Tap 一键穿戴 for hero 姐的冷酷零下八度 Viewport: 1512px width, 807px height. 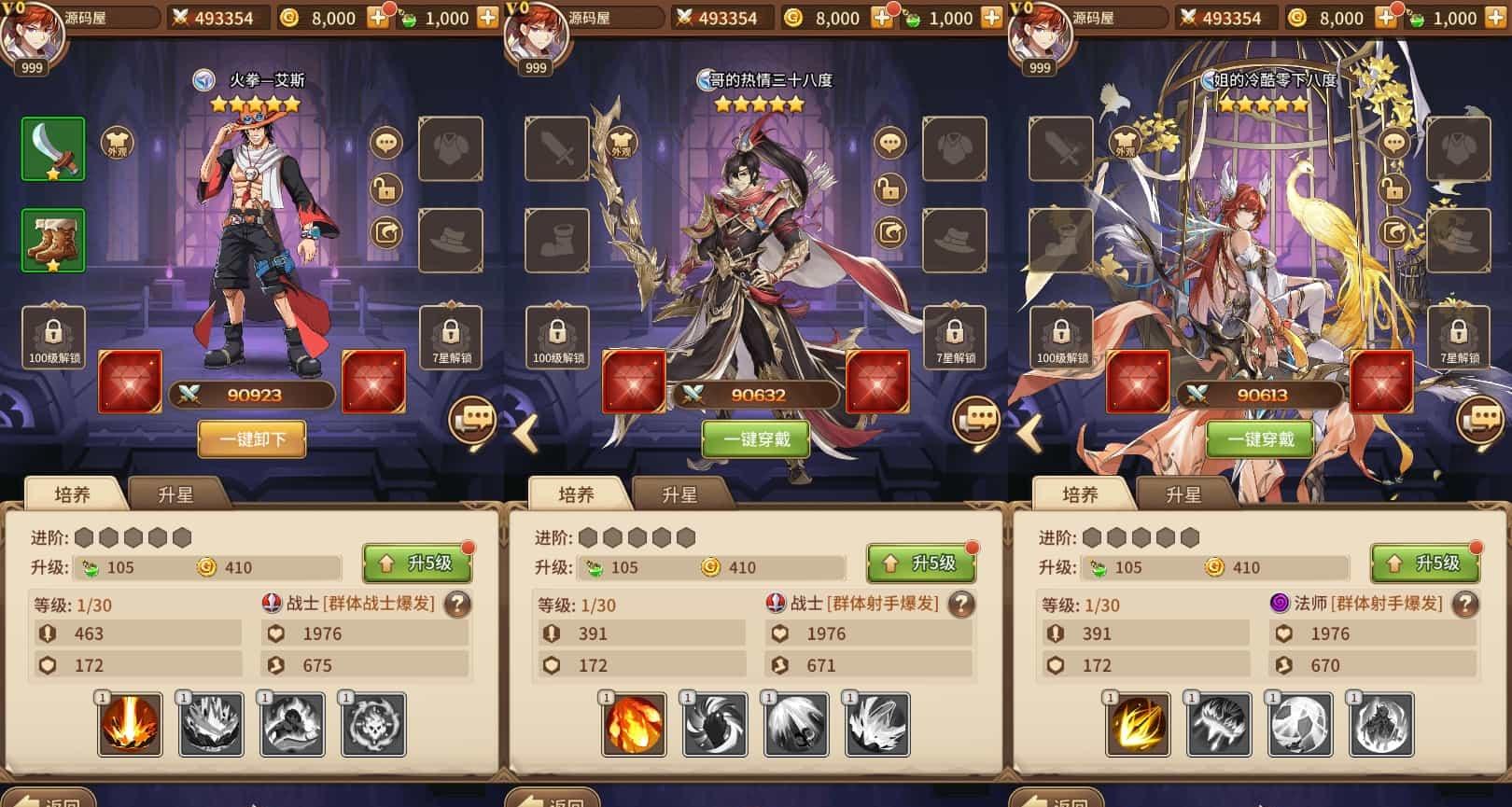(x=1260, y=439)
